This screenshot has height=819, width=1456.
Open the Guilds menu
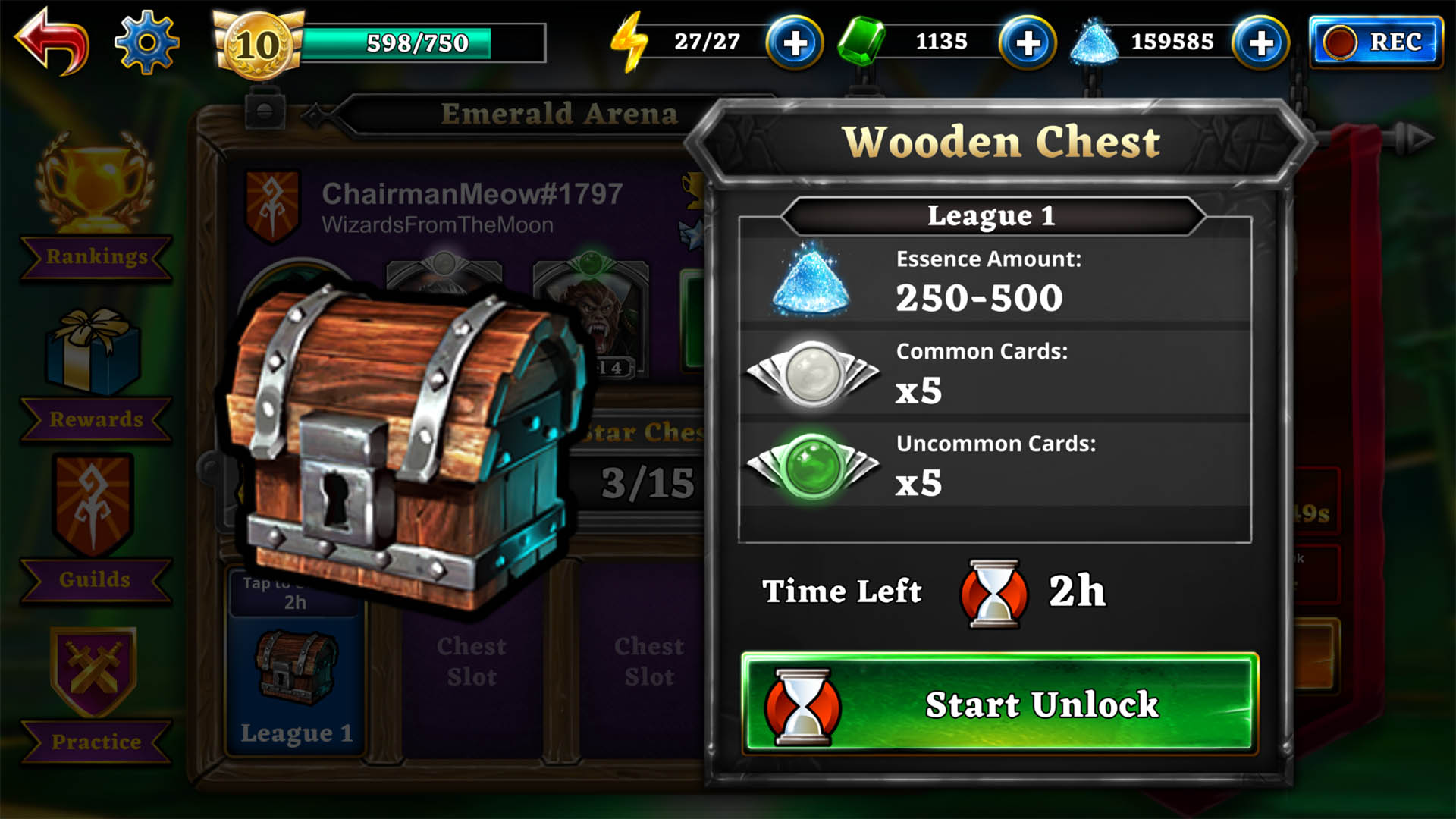(x=94, y=531)
